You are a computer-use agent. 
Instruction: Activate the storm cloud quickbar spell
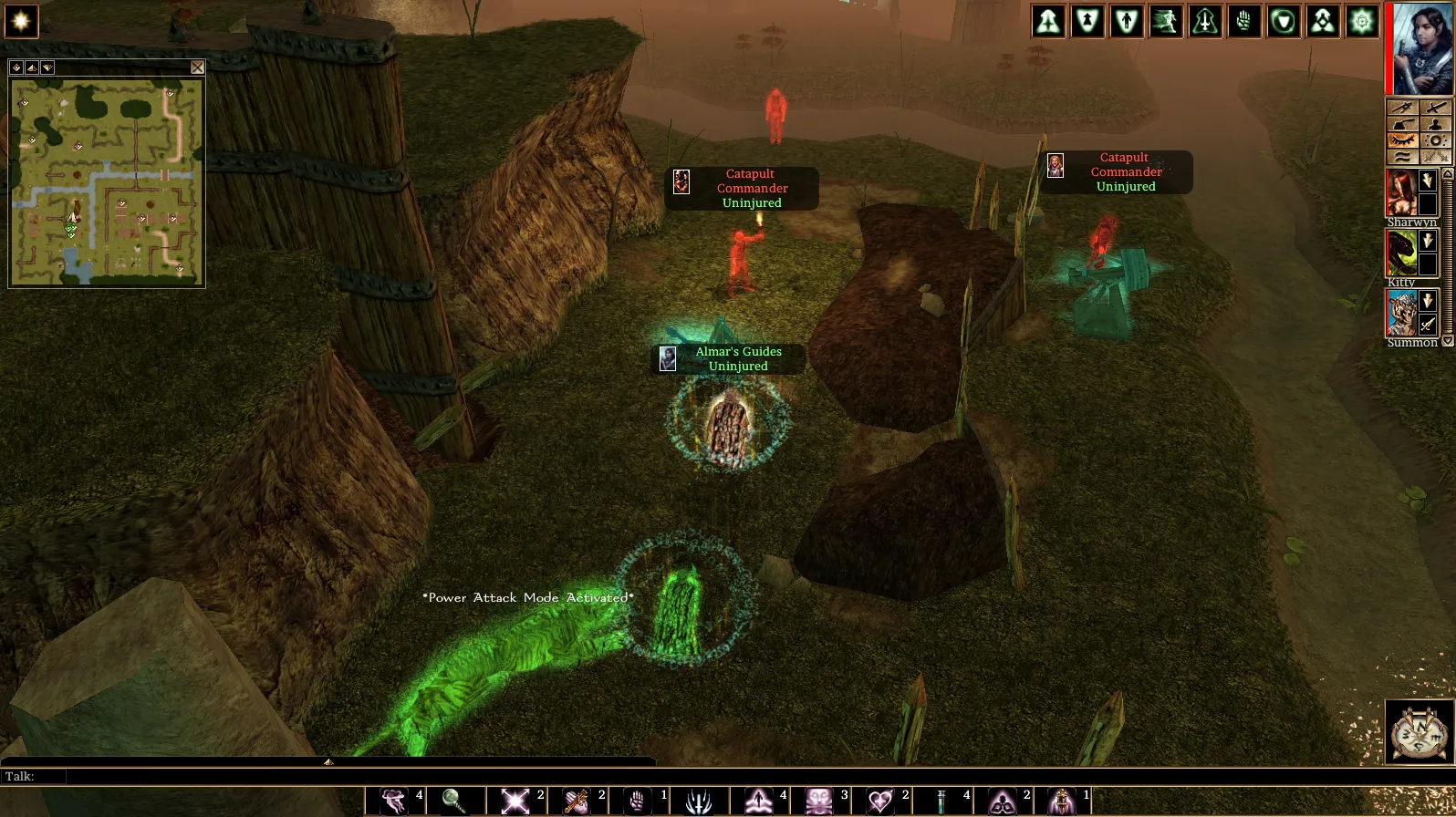(x=392, y=801)
